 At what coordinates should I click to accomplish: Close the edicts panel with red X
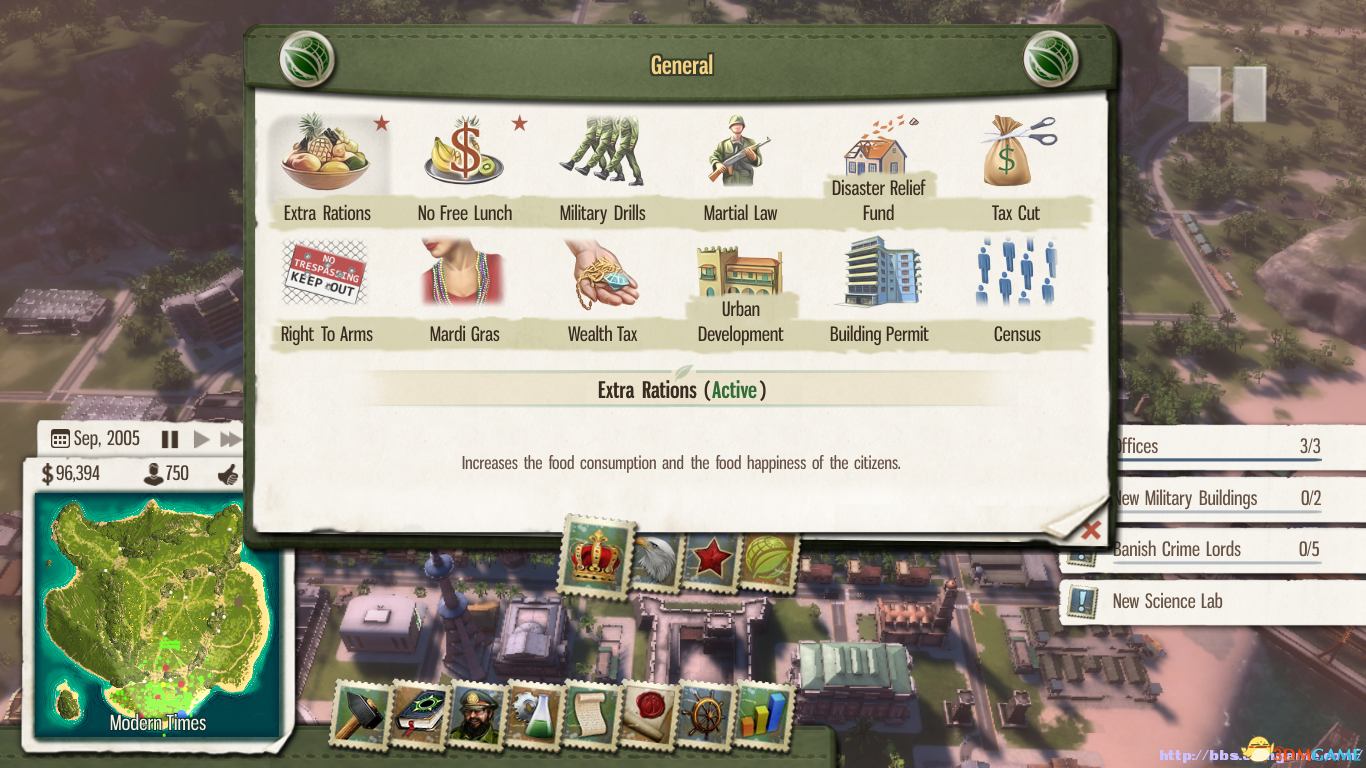(1091, 529)
